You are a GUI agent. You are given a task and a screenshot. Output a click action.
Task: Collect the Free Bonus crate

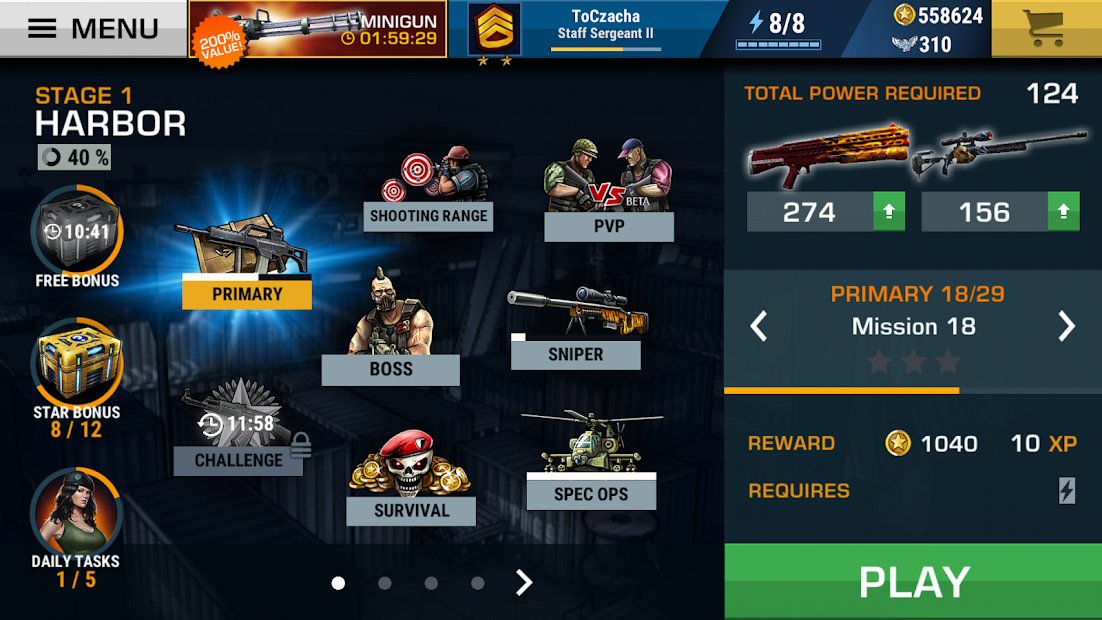(x=77, y=235)
